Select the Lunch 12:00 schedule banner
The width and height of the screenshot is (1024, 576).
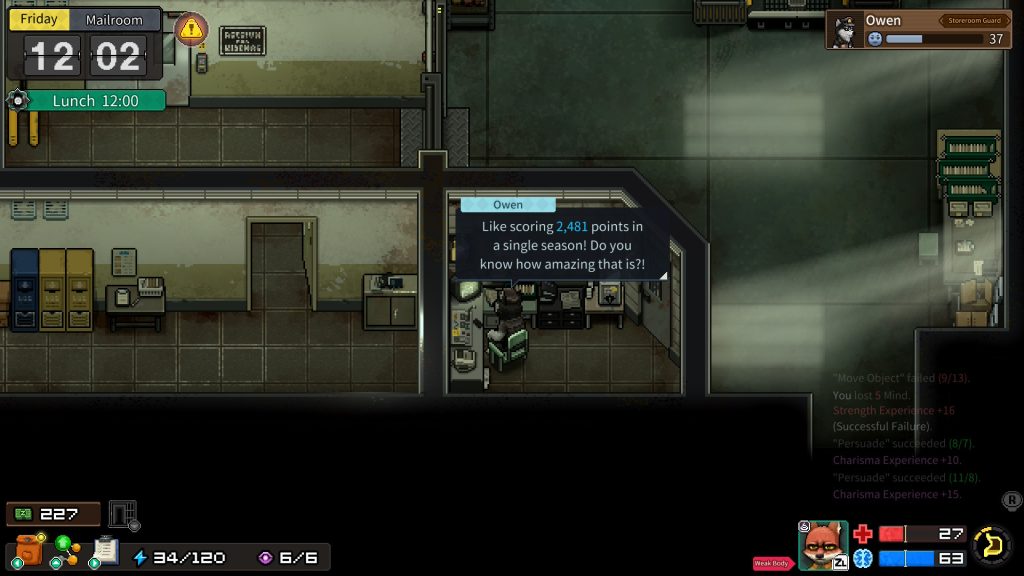(95, 101)
